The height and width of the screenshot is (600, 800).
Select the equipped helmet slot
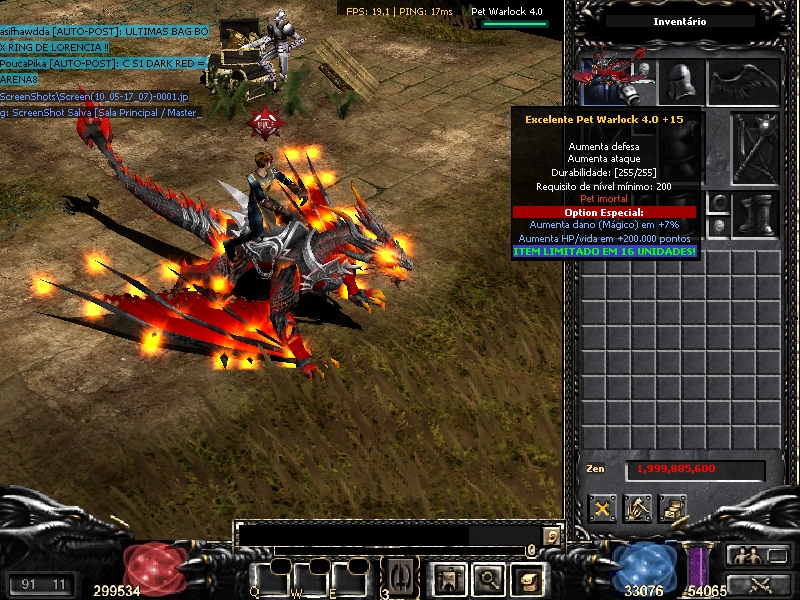coord(681,81)
